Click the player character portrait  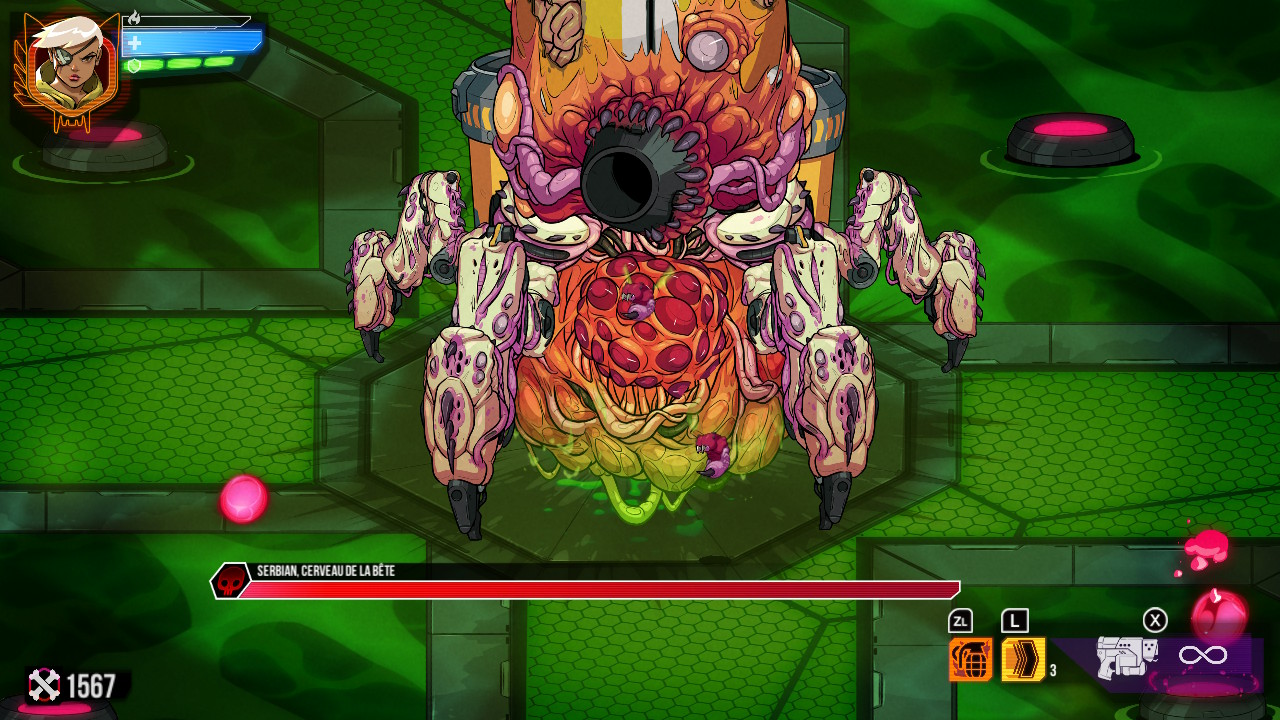pos(66,68)
